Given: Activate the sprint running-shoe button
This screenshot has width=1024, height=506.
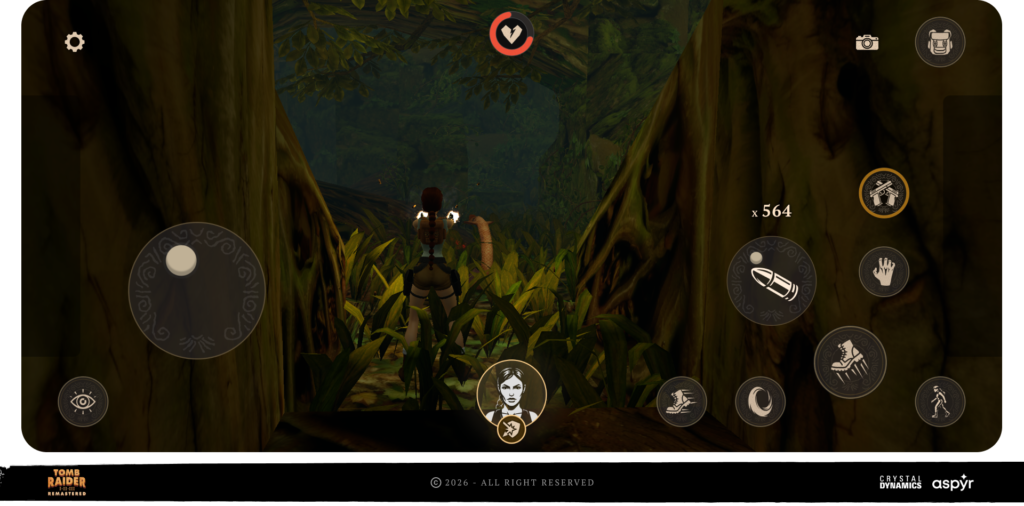Looking at the screenshot, I should tap(682, 401).
